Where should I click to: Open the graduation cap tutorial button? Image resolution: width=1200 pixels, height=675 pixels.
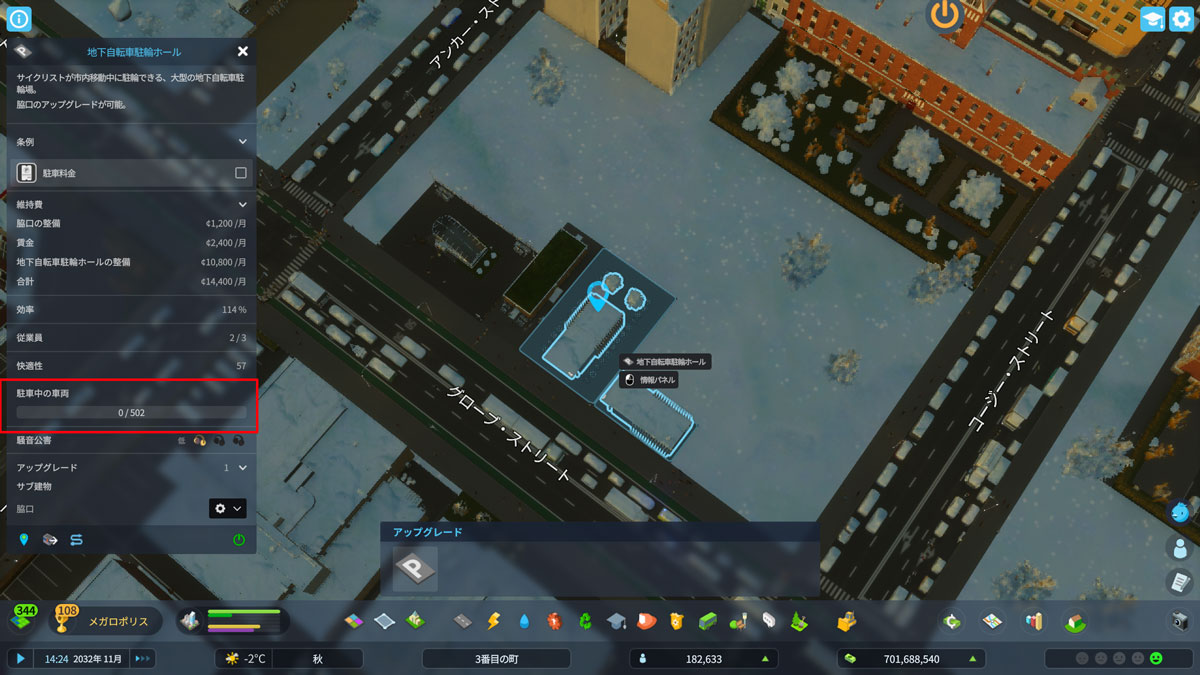coord(1152,19)
